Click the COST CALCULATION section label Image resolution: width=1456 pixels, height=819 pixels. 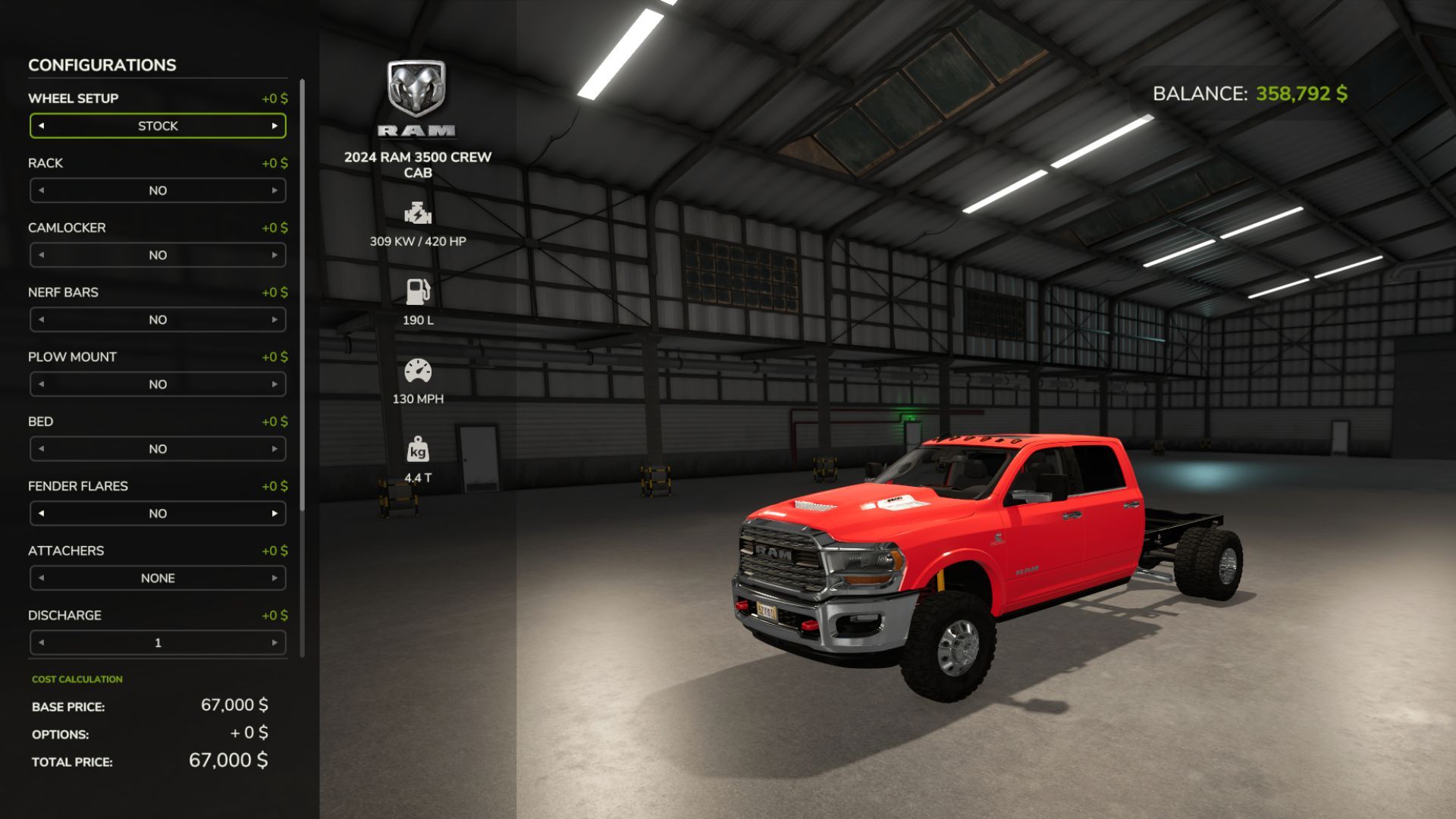pos(76,679)
